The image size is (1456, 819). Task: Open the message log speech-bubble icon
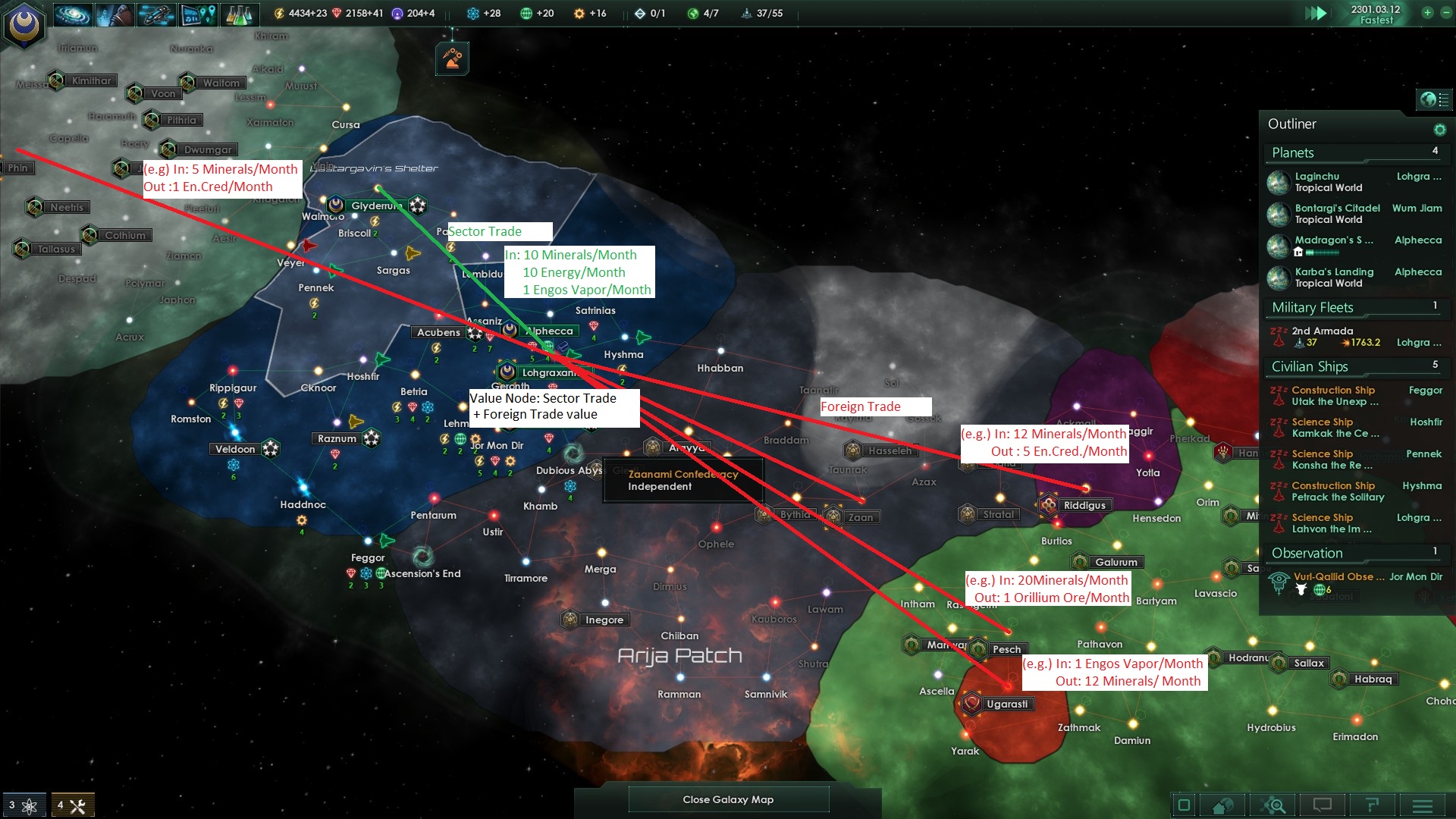[x=1323, y=805]
